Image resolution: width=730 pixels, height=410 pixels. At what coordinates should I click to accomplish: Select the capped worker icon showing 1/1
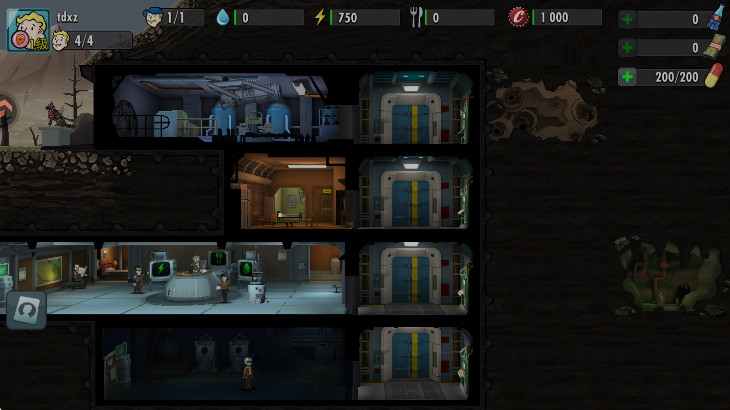[x=153, y=17]
